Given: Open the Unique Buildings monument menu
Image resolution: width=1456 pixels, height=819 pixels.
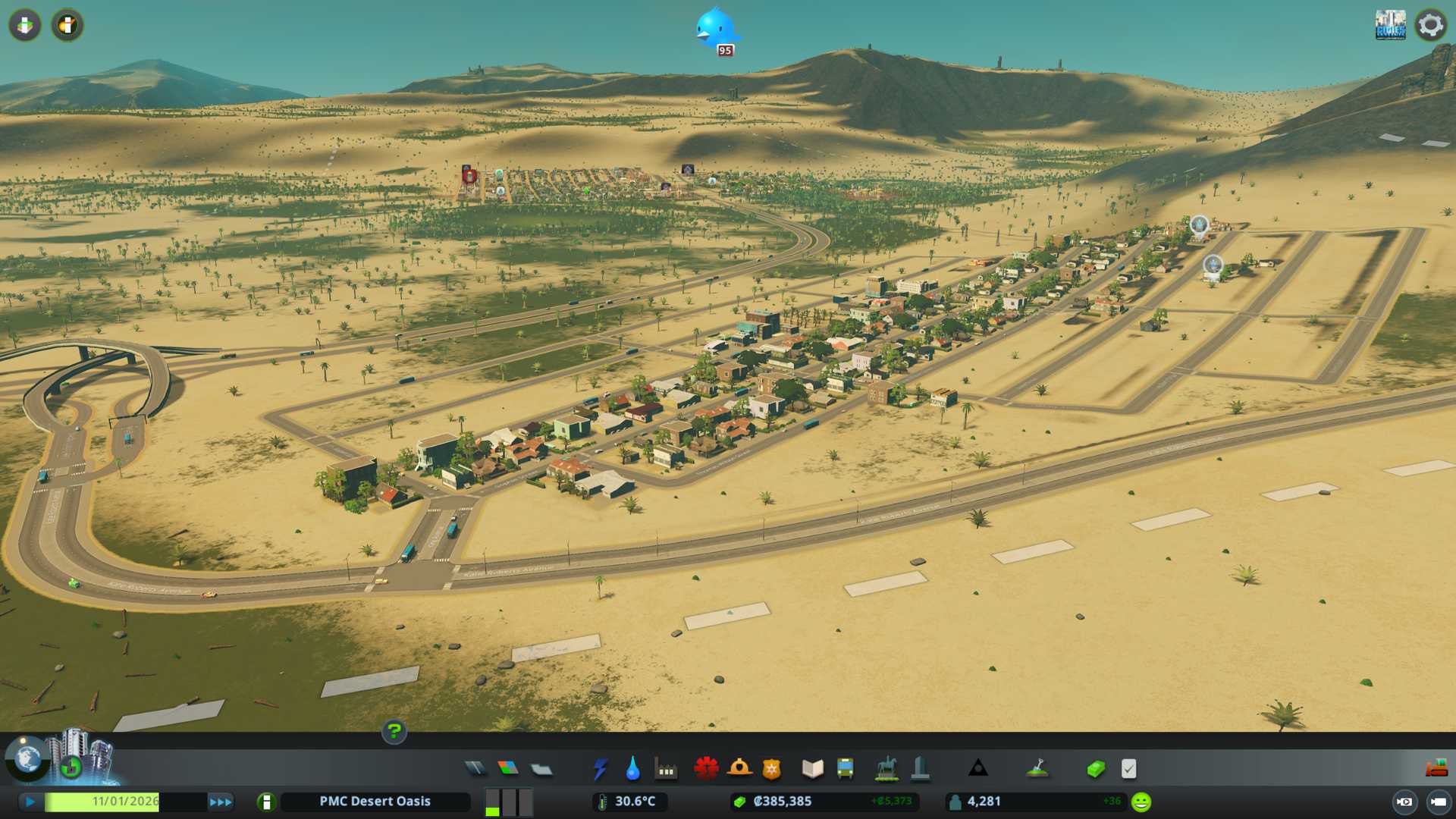Looking at the screenshot, I should pos(920,769).
